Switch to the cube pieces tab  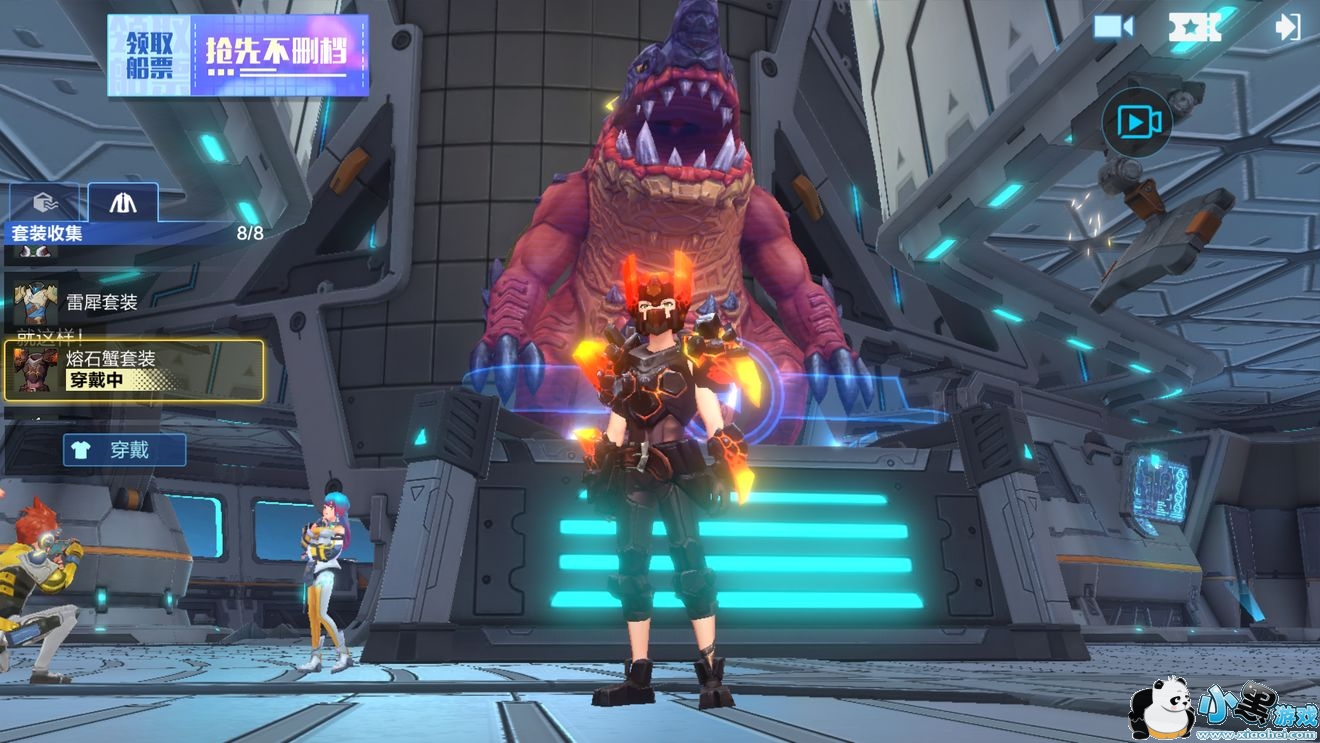[42, 203]
